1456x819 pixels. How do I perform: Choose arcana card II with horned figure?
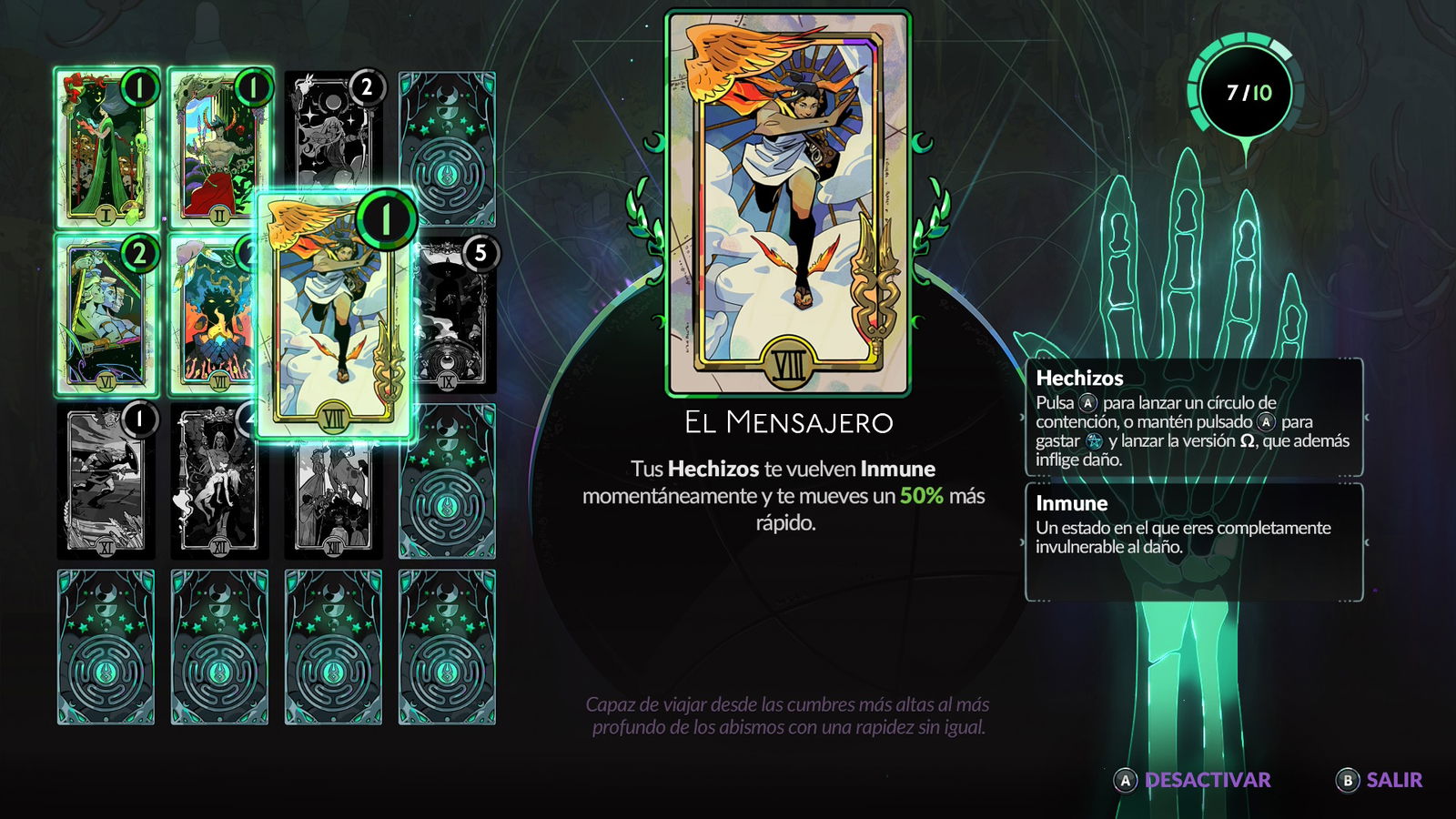pos(219,147)
